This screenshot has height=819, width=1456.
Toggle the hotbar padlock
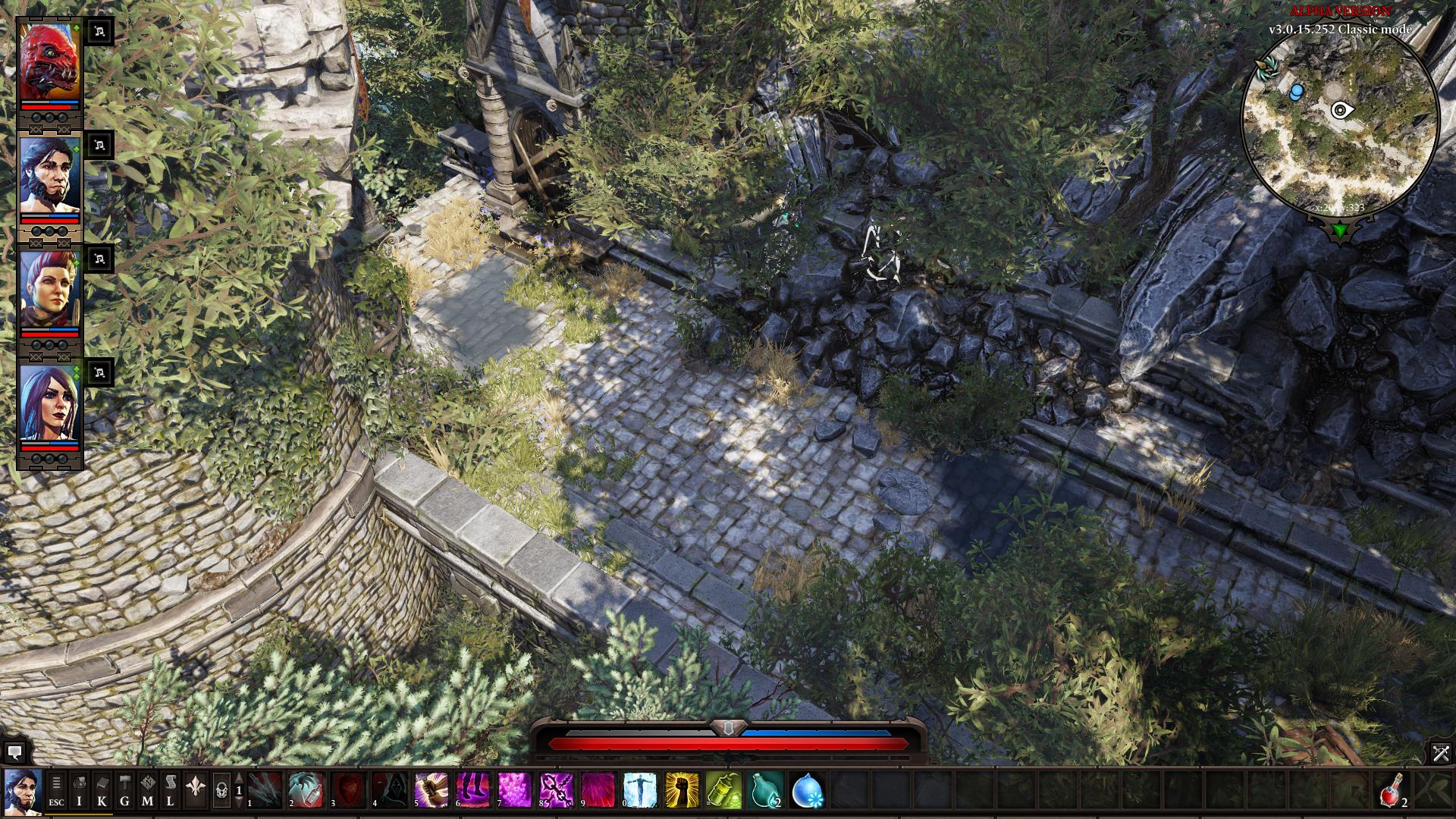coord(221,791)
